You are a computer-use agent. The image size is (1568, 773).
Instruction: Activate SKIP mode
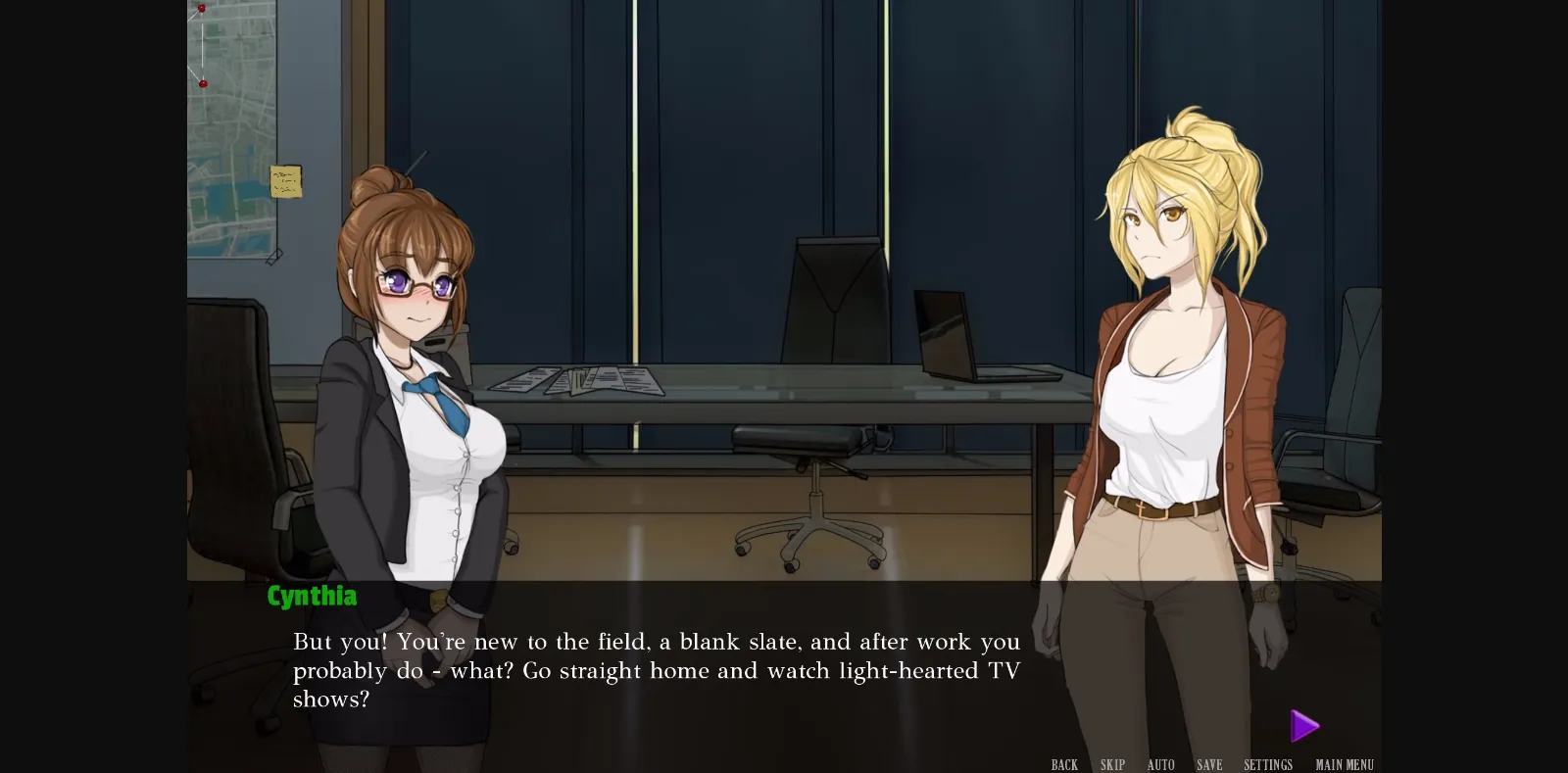pyautogui.click(x=1110, y=764)
